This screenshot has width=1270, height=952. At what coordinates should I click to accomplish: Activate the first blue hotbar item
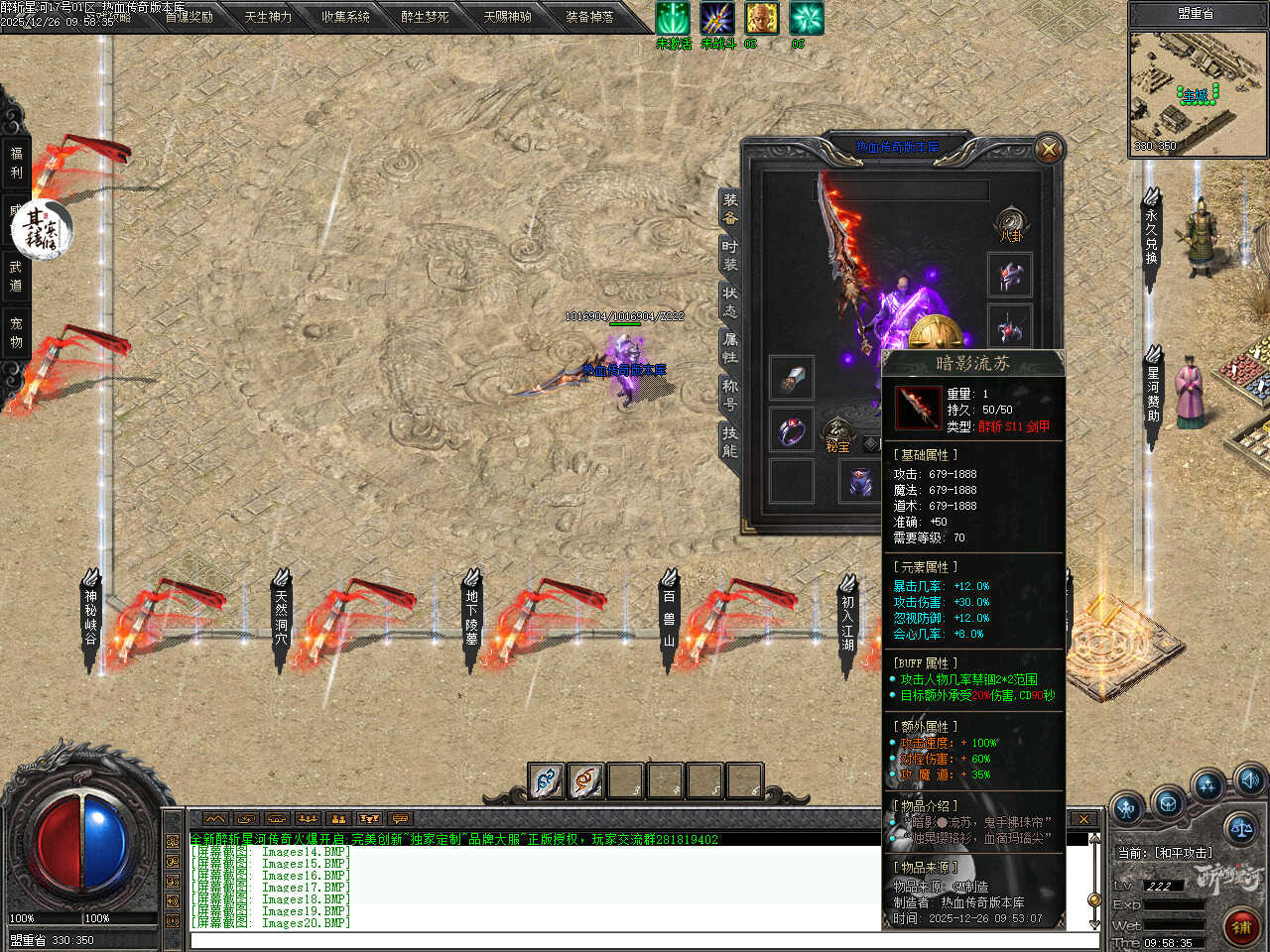[x=546, y=781]
